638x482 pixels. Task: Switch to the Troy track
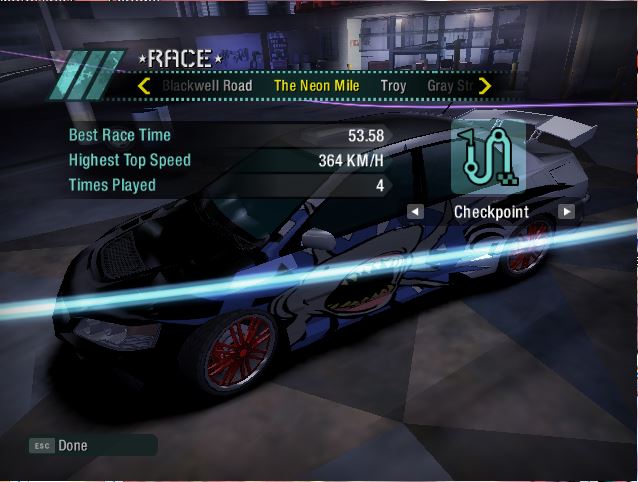click(x=393, y=86)
